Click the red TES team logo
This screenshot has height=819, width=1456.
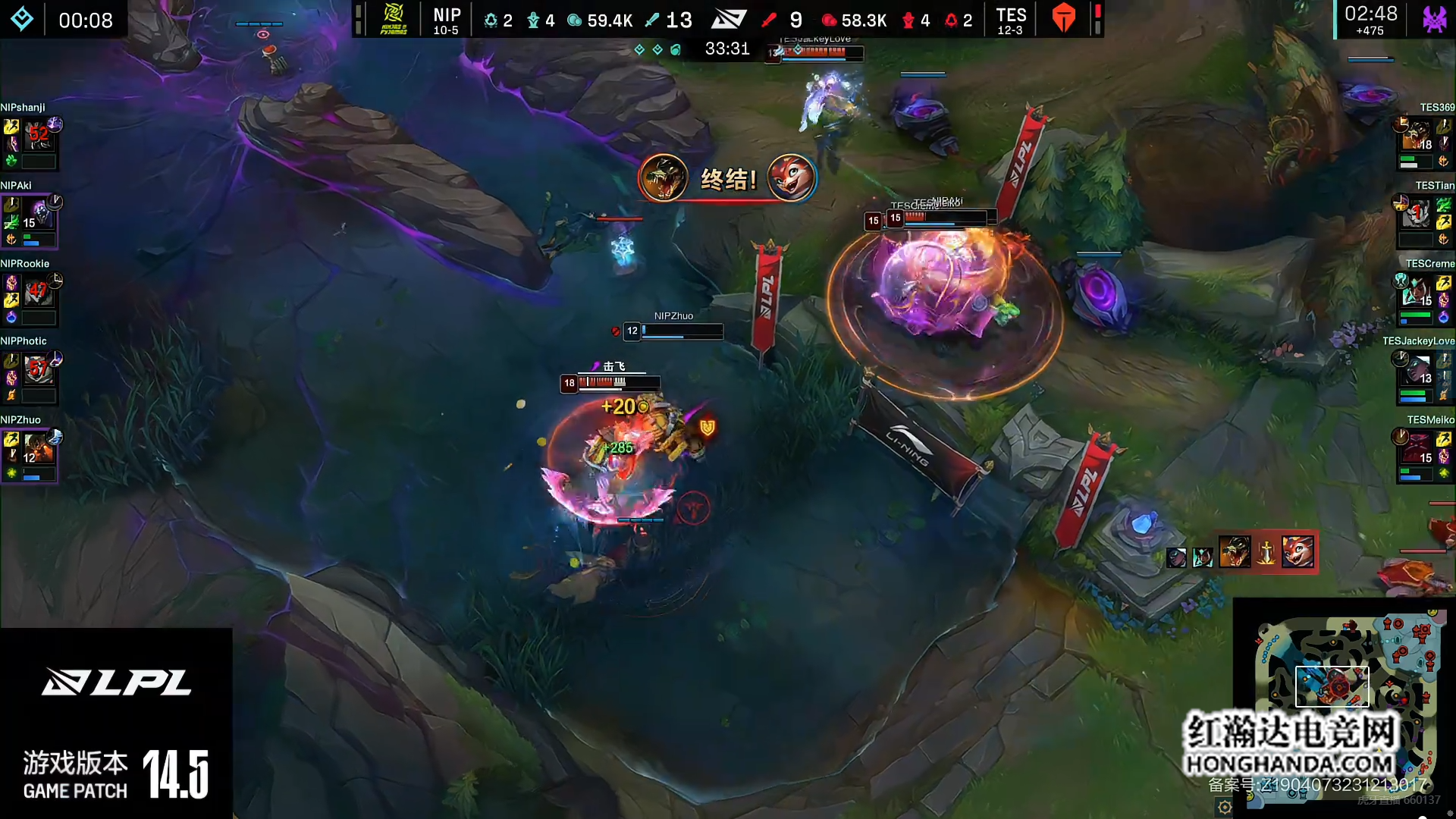point(1064,18)
